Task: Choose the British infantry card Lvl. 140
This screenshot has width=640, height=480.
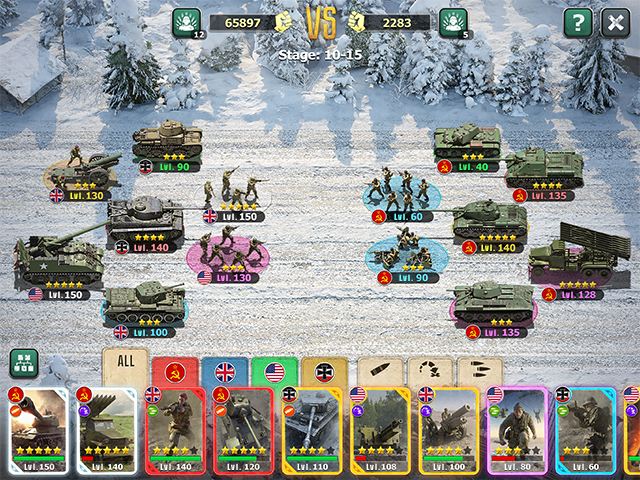Action: point(177,430)
